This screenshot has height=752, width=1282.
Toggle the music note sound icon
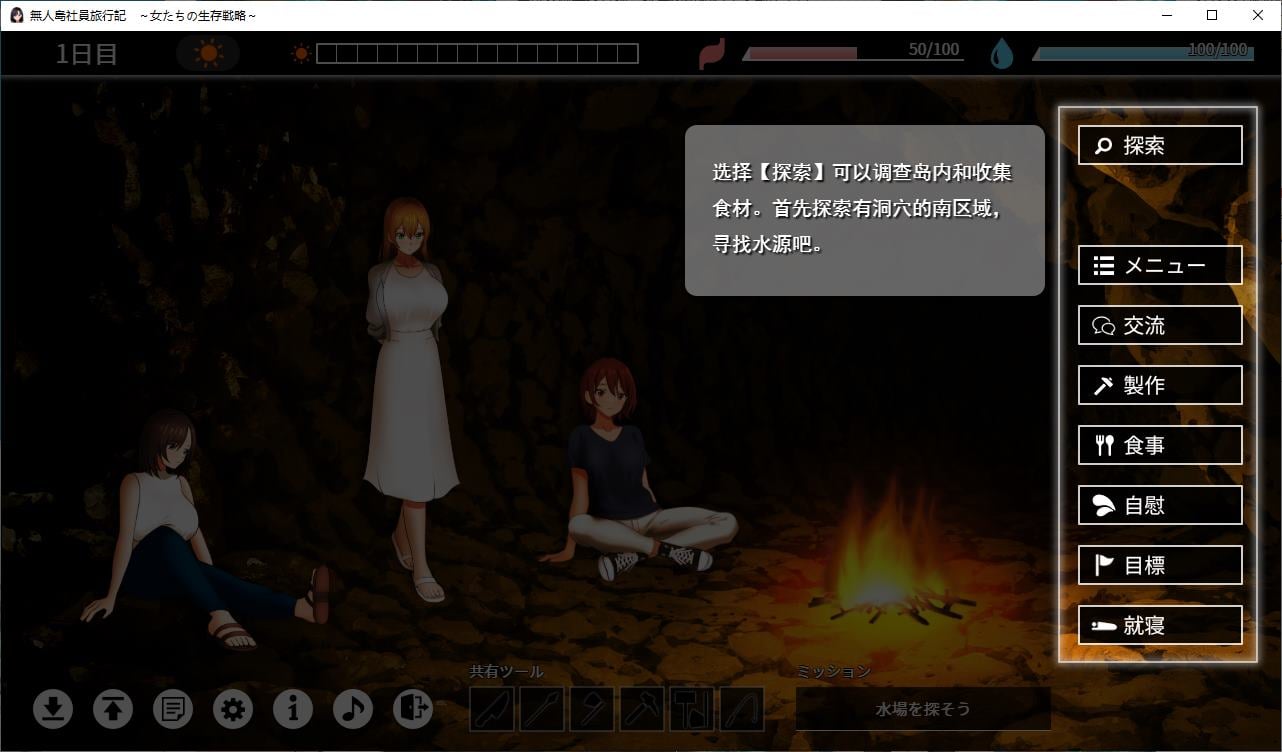353,709
